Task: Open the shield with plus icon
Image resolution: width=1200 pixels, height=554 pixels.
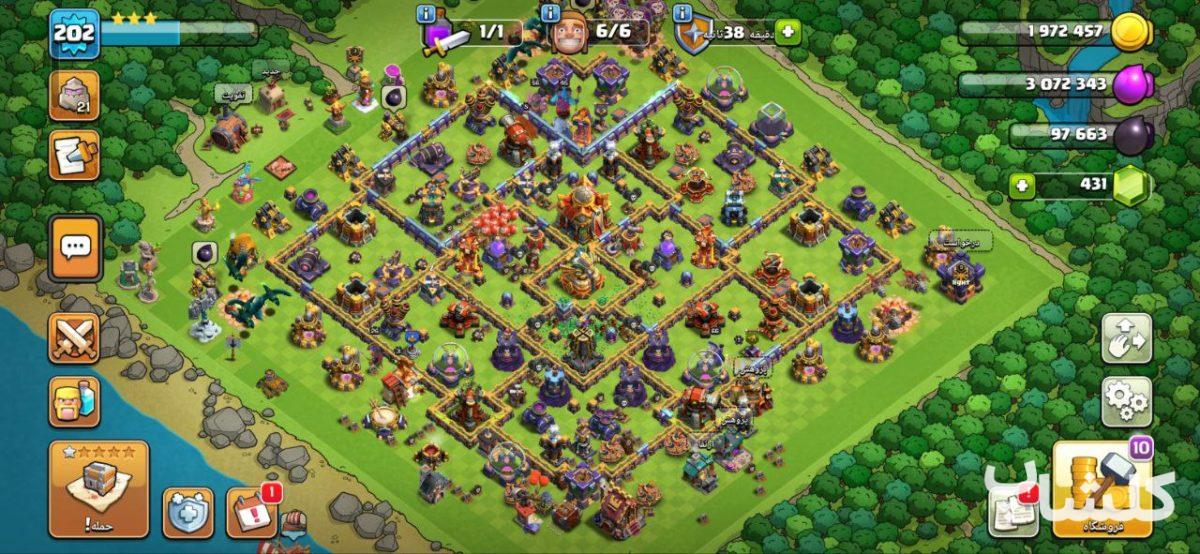Action: point(188,512)
